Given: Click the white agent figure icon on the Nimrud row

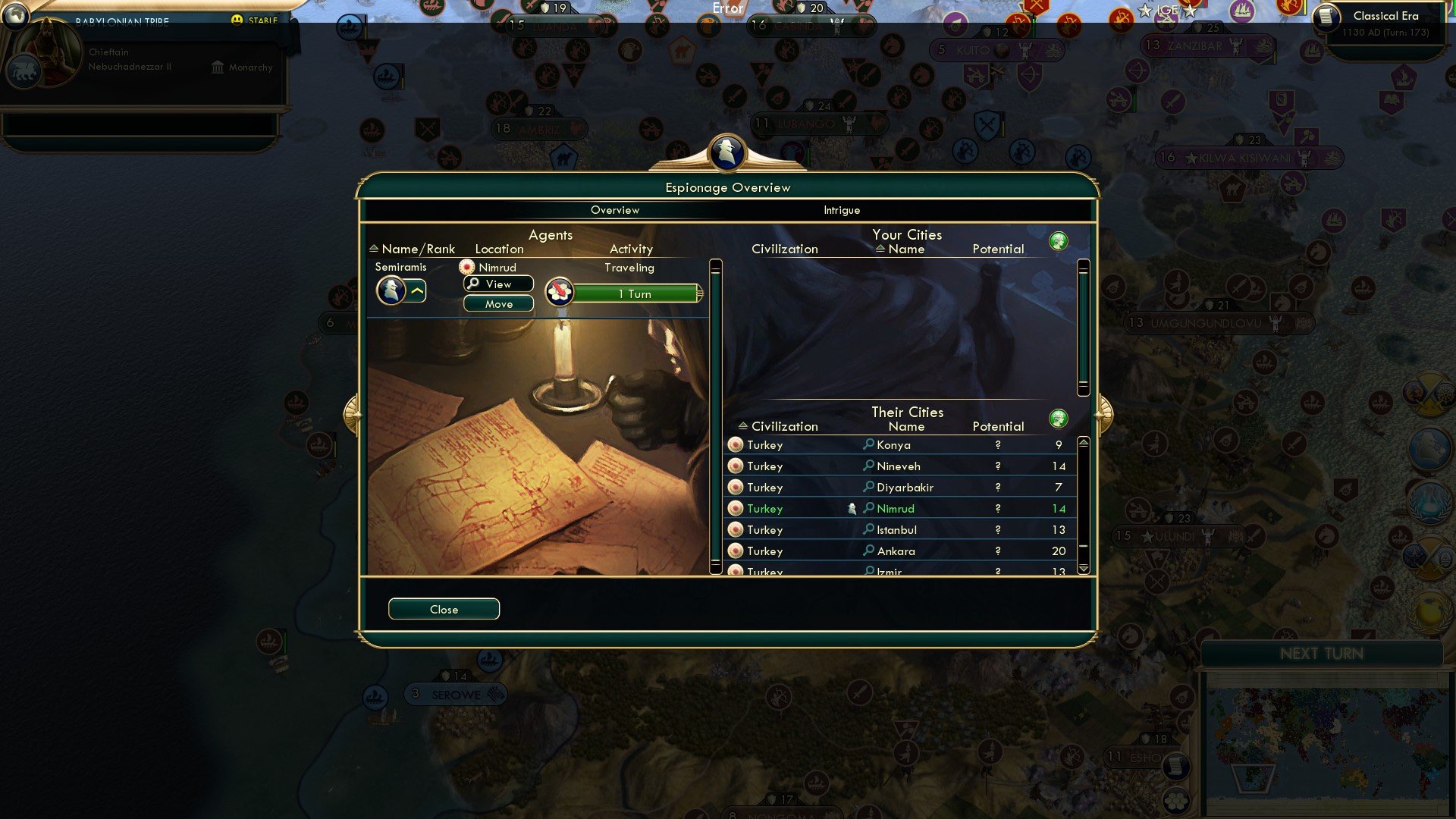Looking at the screenshot, I should pos(852,508).
